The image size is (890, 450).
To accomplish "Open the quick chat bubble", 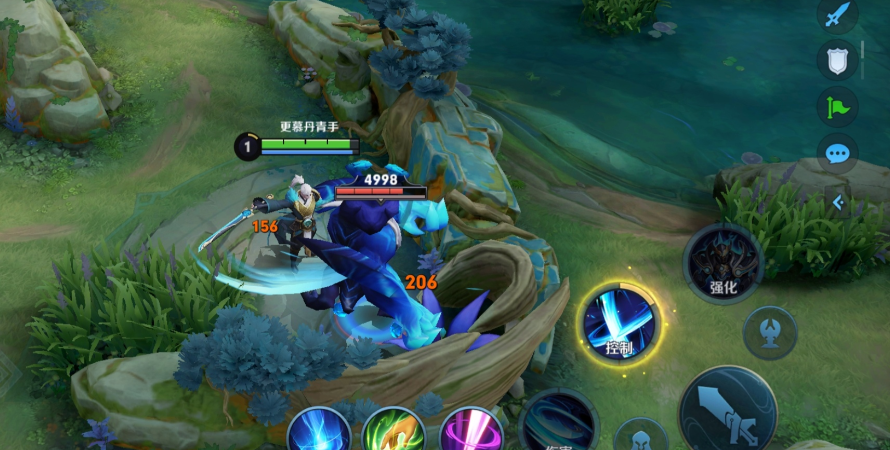I will pyautogui.click(x=837, y=153).
